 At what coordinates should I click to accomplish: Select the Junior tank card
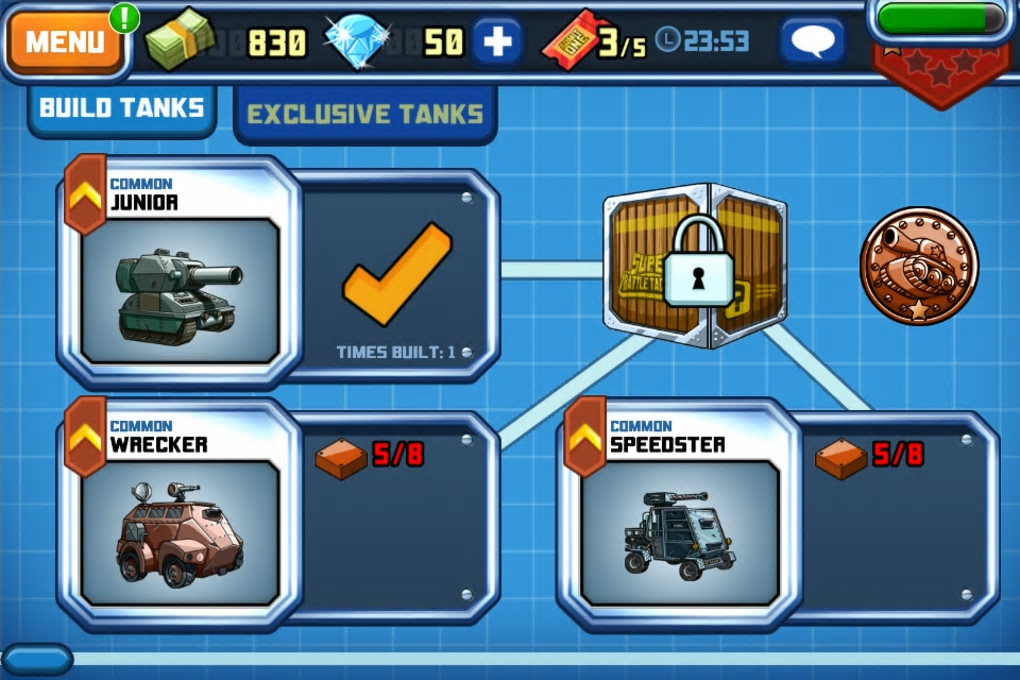(180, 272)
